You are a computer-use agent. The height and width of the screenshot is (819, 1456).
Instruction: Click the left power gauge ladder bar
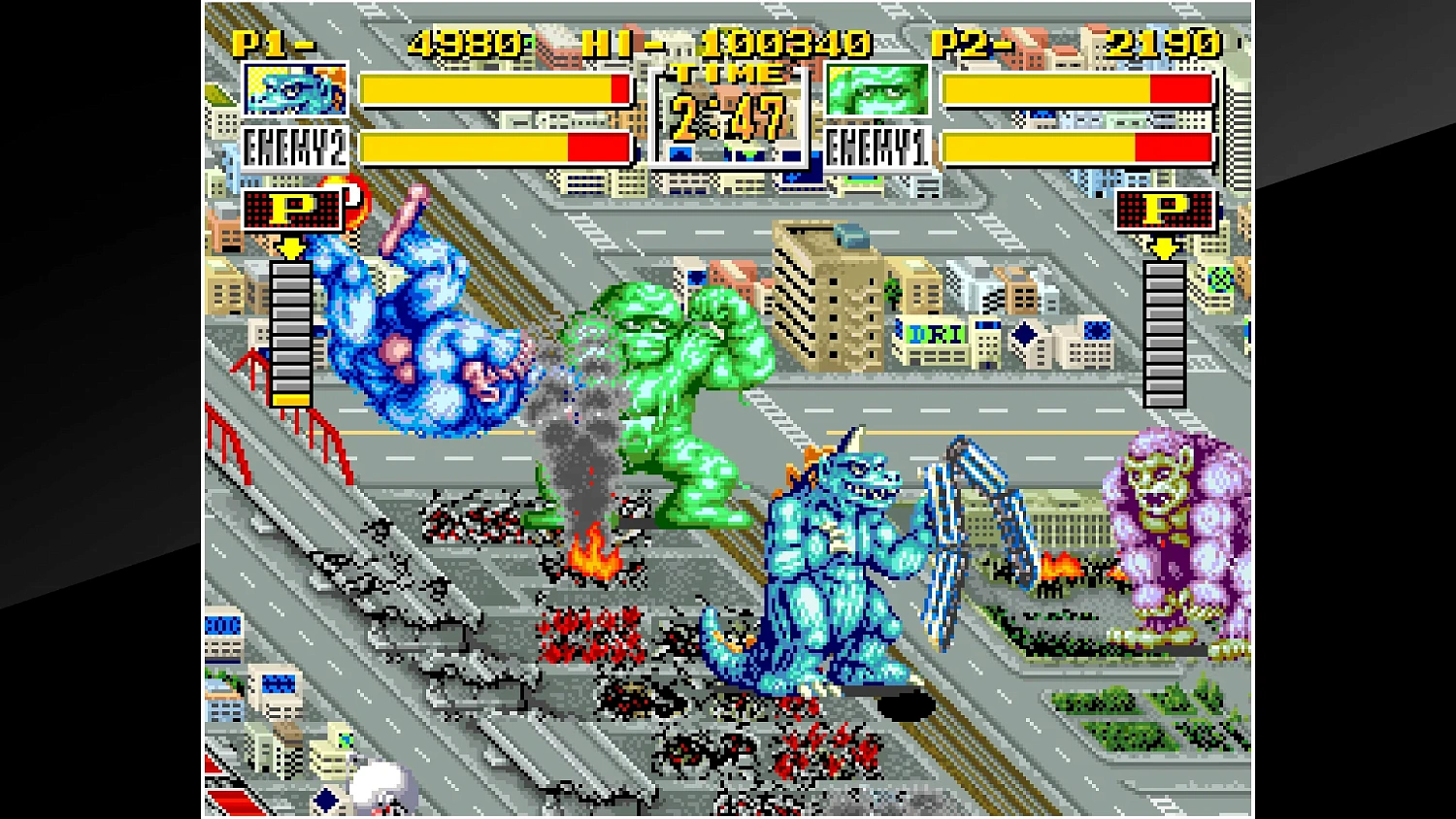tap(289, 330)
